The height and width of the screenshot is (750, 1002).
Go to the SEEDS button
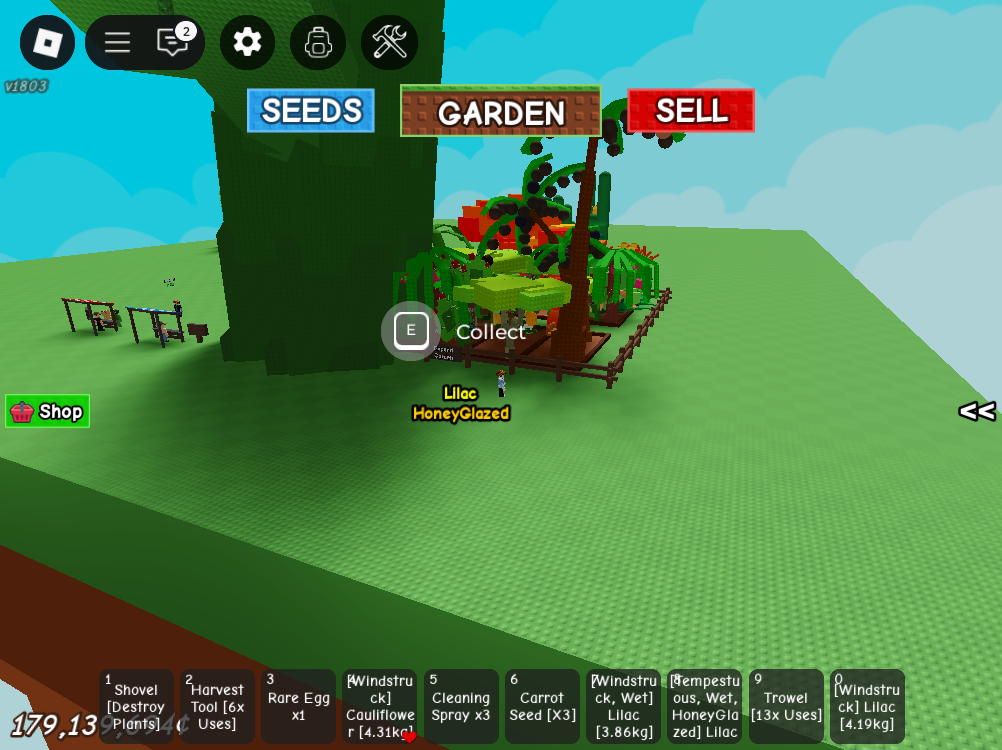point(311,111)
